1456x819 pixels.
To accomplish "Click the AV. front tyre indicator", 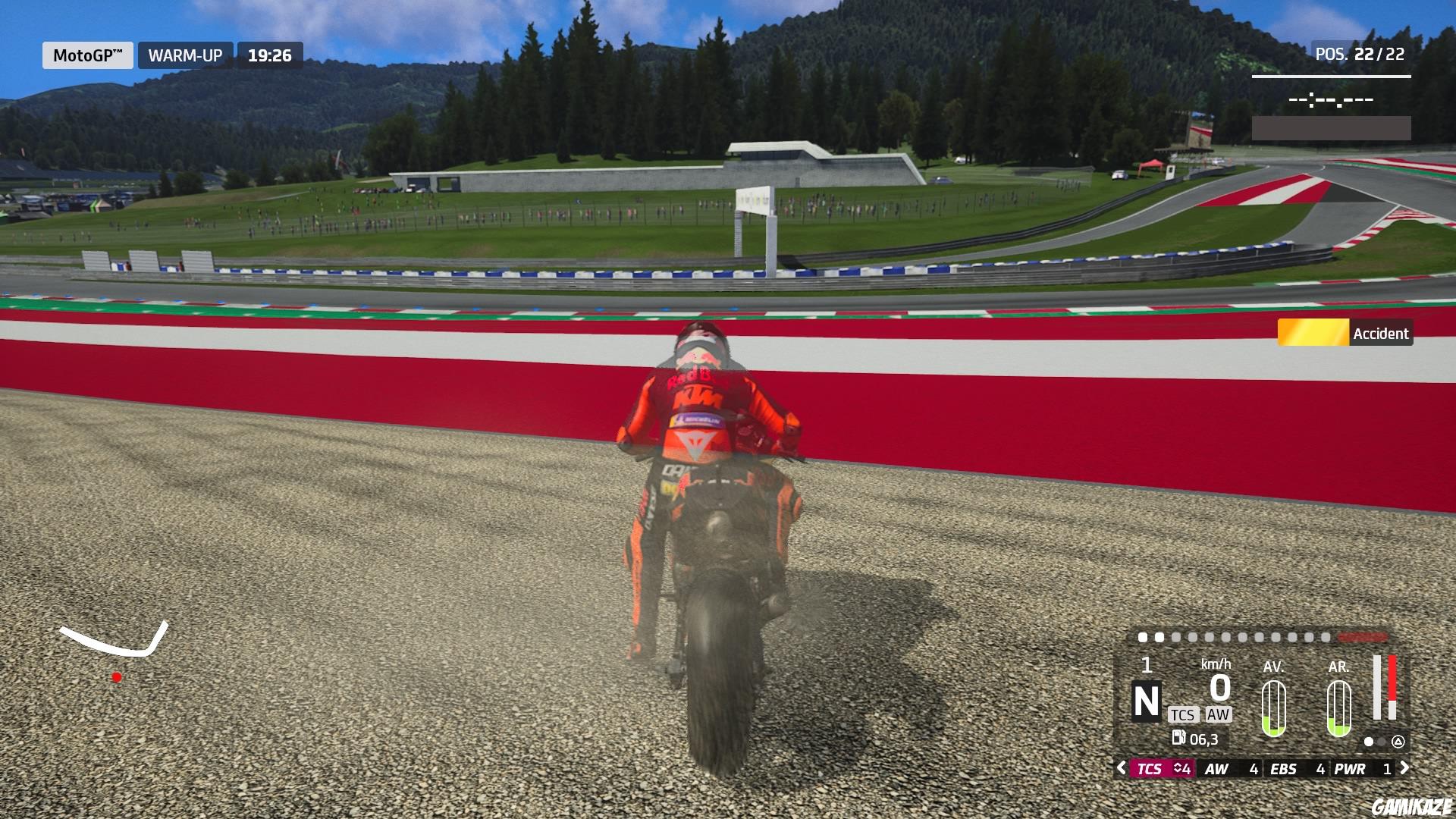I will [x=1273, y=709].
